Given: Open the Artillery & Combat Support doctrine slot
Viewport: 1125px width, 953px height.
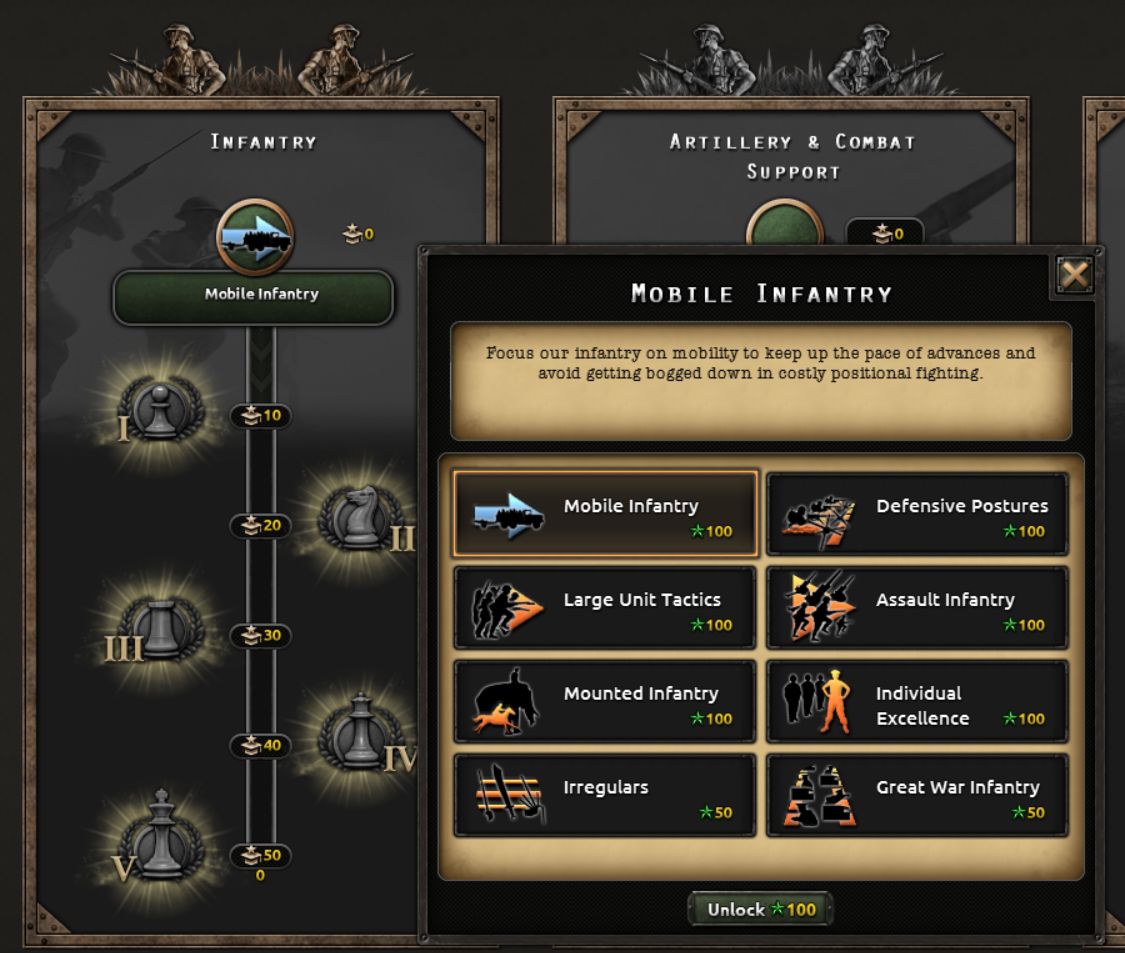Looking at the screenshot, I should tap(785, 228).
